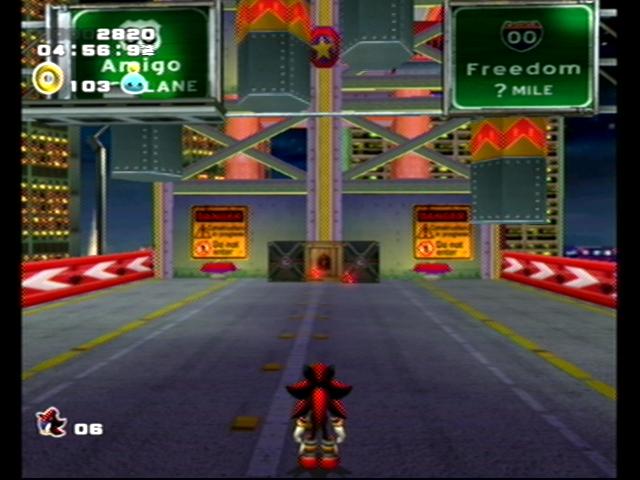640x480 pixels.
Task: Select the Shadow lives icon
Action: (x=51, y=423)
